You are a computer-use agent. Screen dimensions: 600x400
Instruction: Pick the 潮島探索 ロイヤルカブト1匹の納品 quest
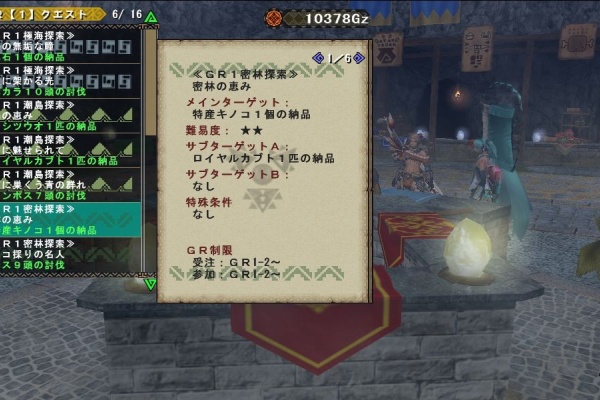[x=70, y=149]
